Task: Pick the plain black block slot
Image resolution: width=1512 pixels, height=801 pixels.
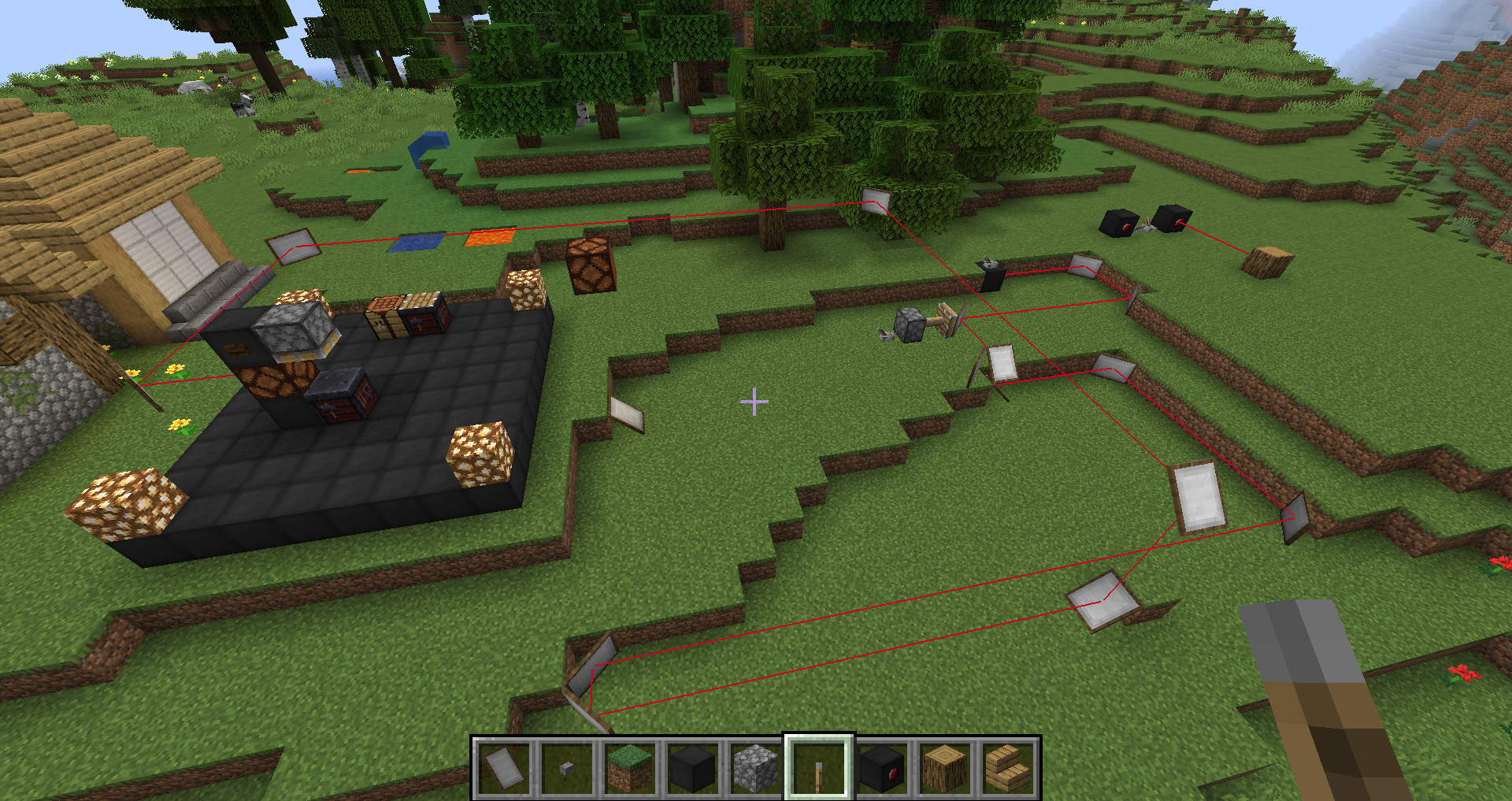Action: click(x=693, y=768)
